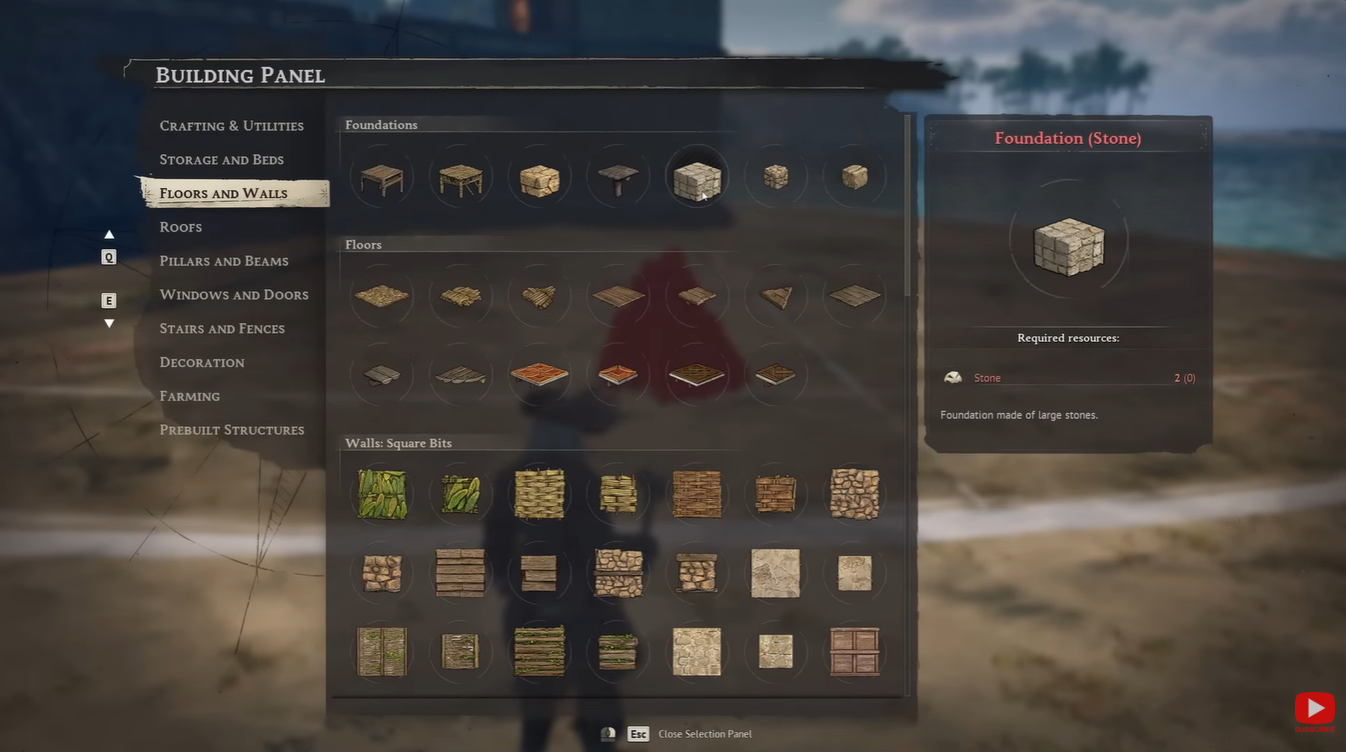Click the Stone resource link
Image resolution: width=1346 pixels, height=752 pixels.
(x=987, y=377)
